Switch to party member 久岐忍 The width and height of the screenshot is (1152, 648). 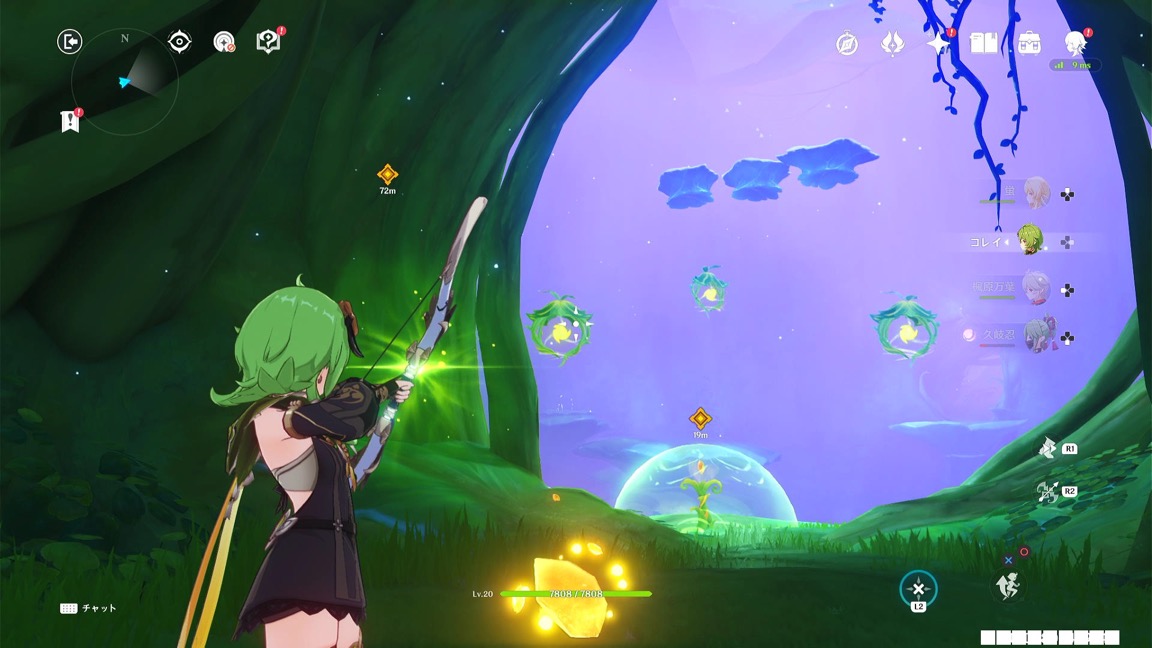point(1036,336)
